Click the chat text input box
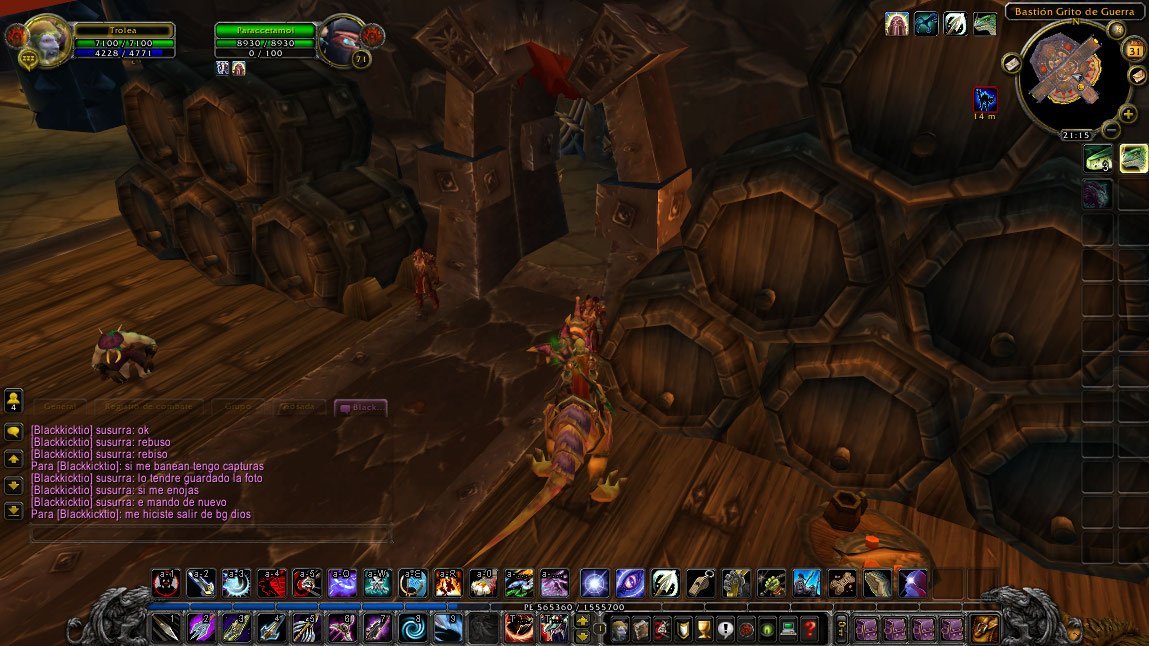The image size is (1149, 646). (210, 533)
